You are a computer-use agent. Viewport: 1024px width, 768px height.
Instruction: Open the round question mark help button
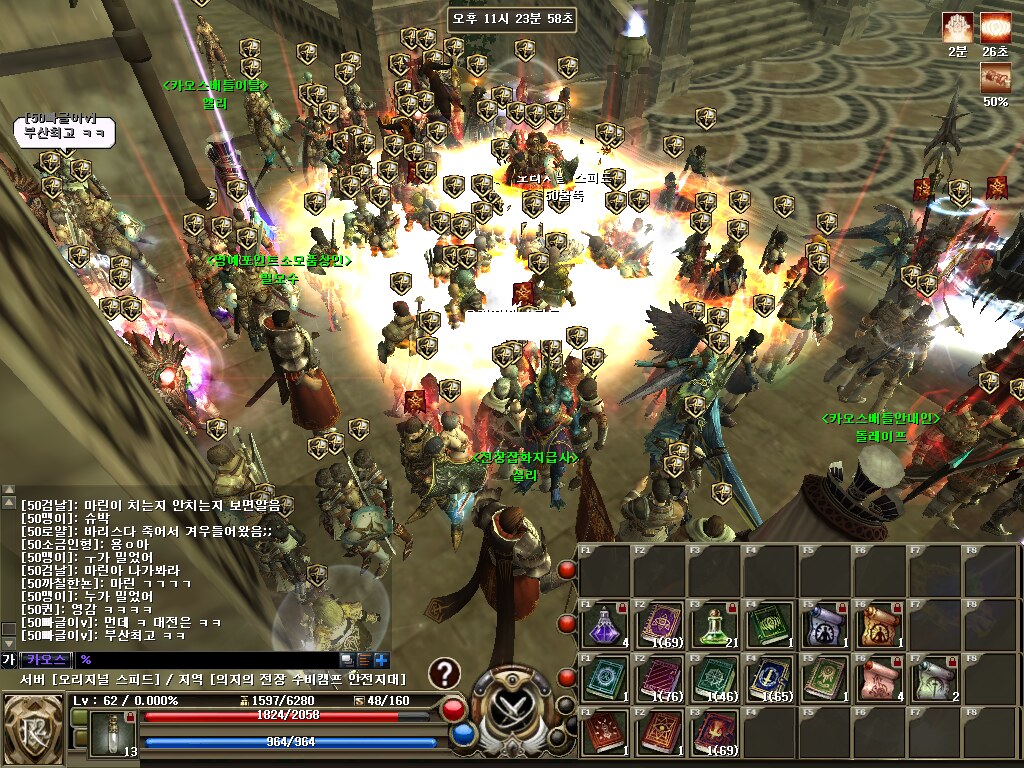point(444,673)
